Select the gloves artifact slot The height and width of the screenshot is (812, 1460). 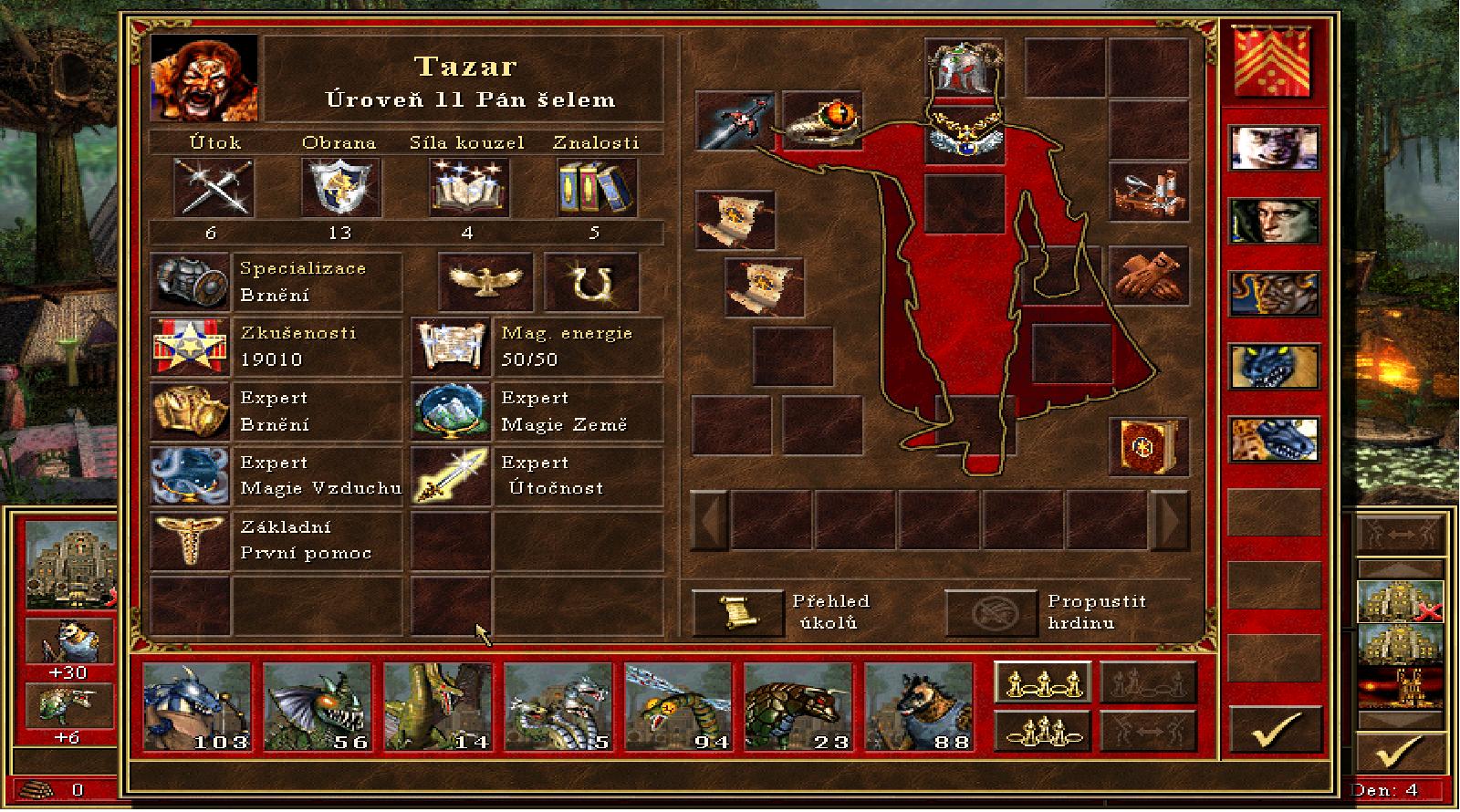[x=1148, y=276]
